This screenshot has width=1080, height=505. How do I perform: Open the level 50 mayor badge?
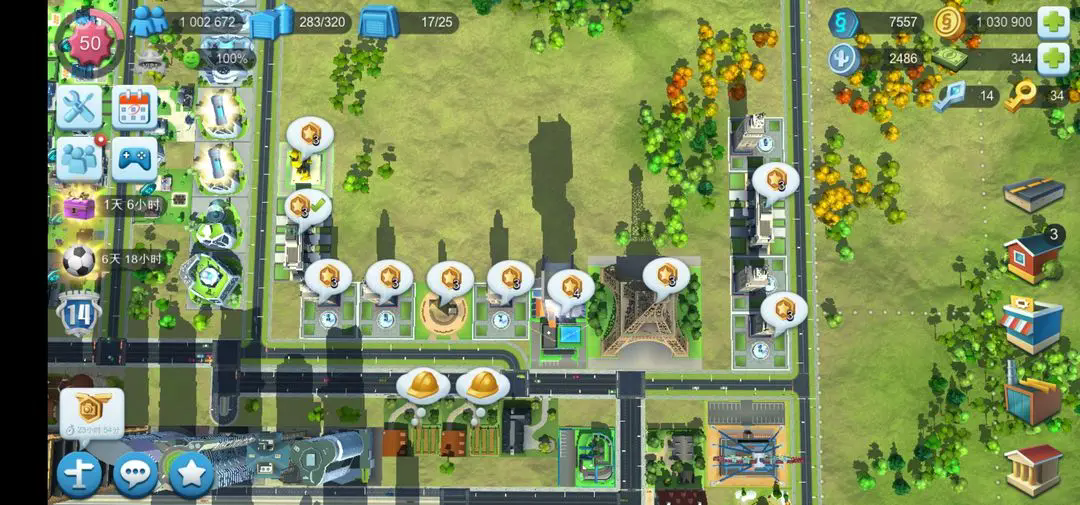point(90,43)
